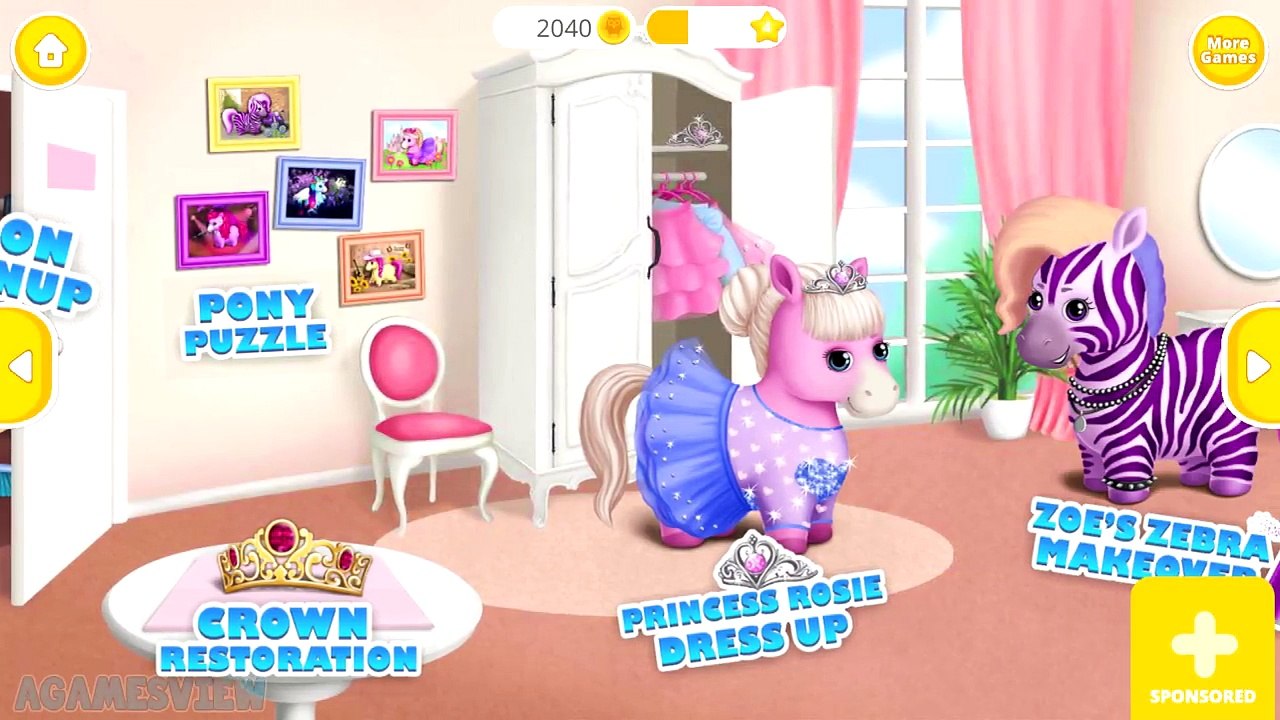Tap the yellow home icon

49,52
